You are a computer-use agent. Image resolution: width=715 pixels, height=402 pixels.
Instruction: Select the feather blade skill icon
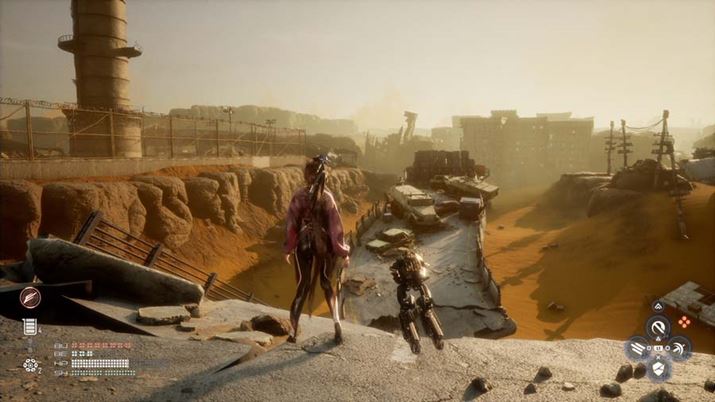[x=31, y=297]
